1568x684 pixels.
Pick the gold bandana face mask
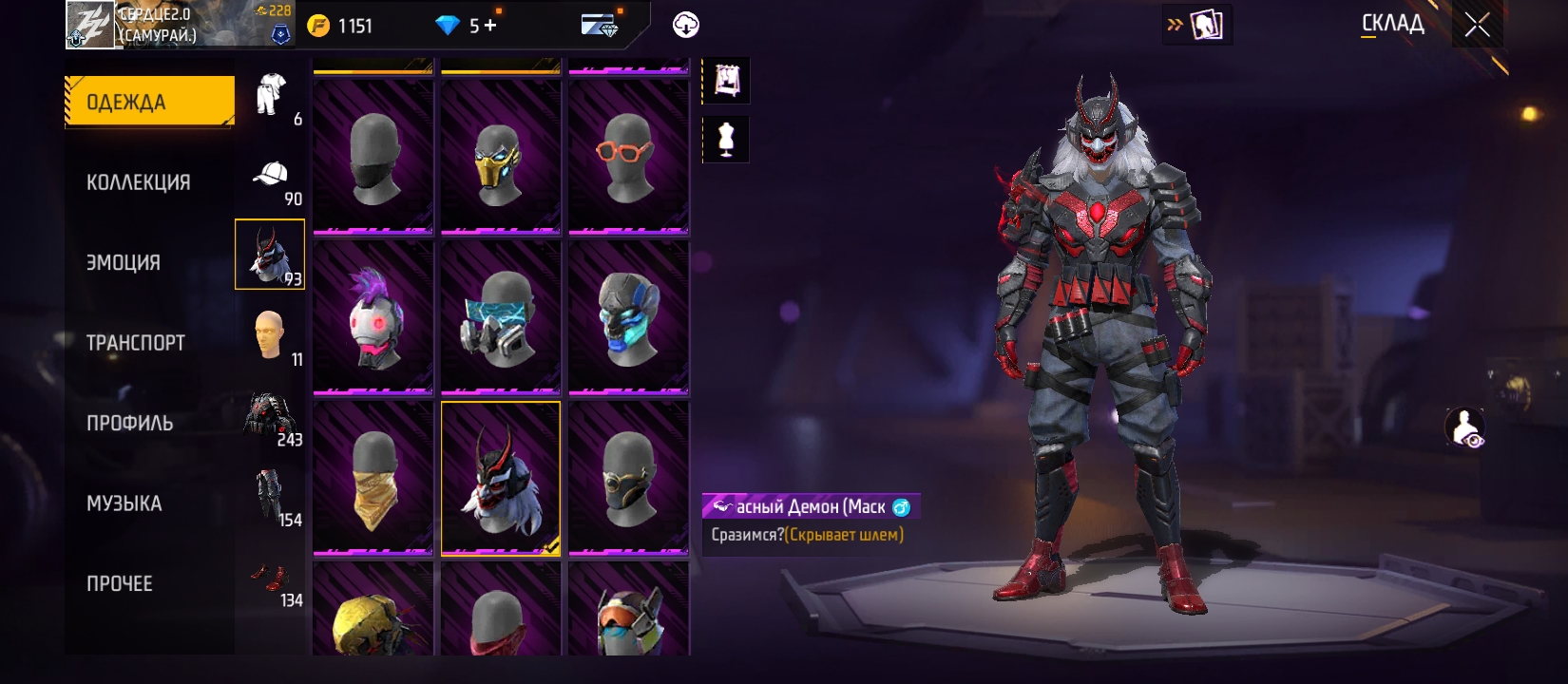click(373, 478)
